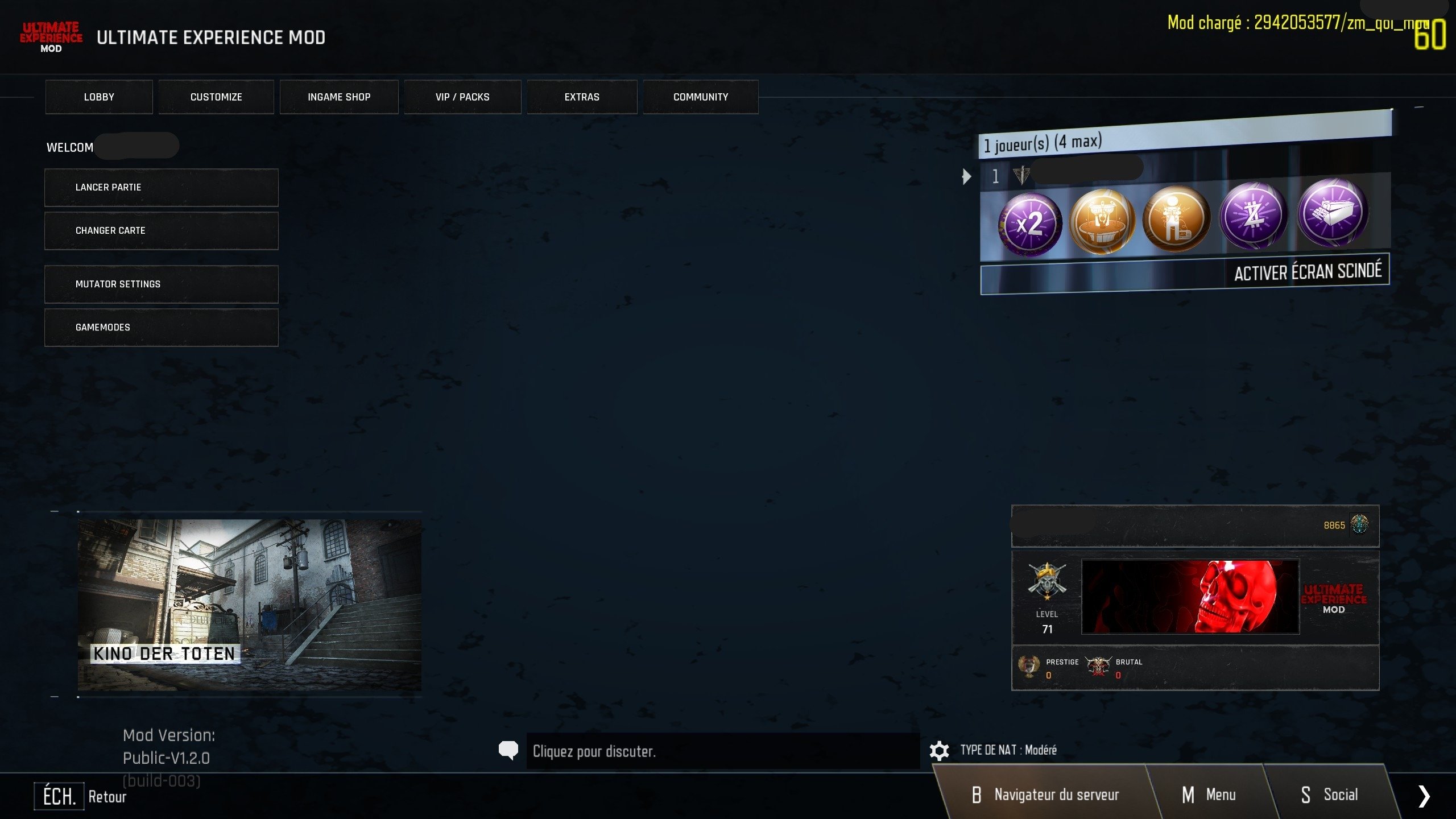
Task: Open the Menu button in bottom bar
Action: (x=1209, y=795)
